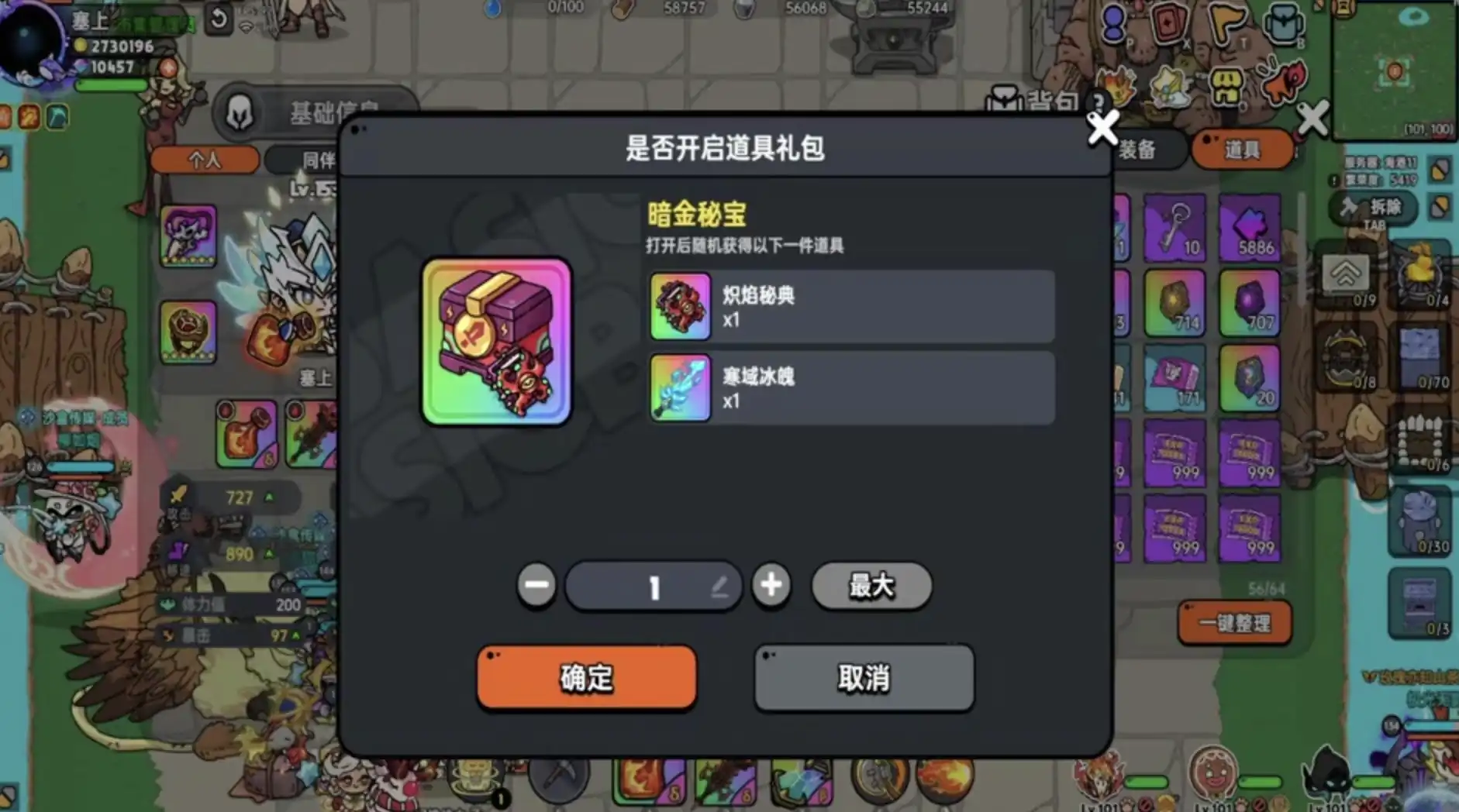Click the question mark help icon beside 背包
The height and width of the screenshot is (812, 1459).
tap(1099, 102)
